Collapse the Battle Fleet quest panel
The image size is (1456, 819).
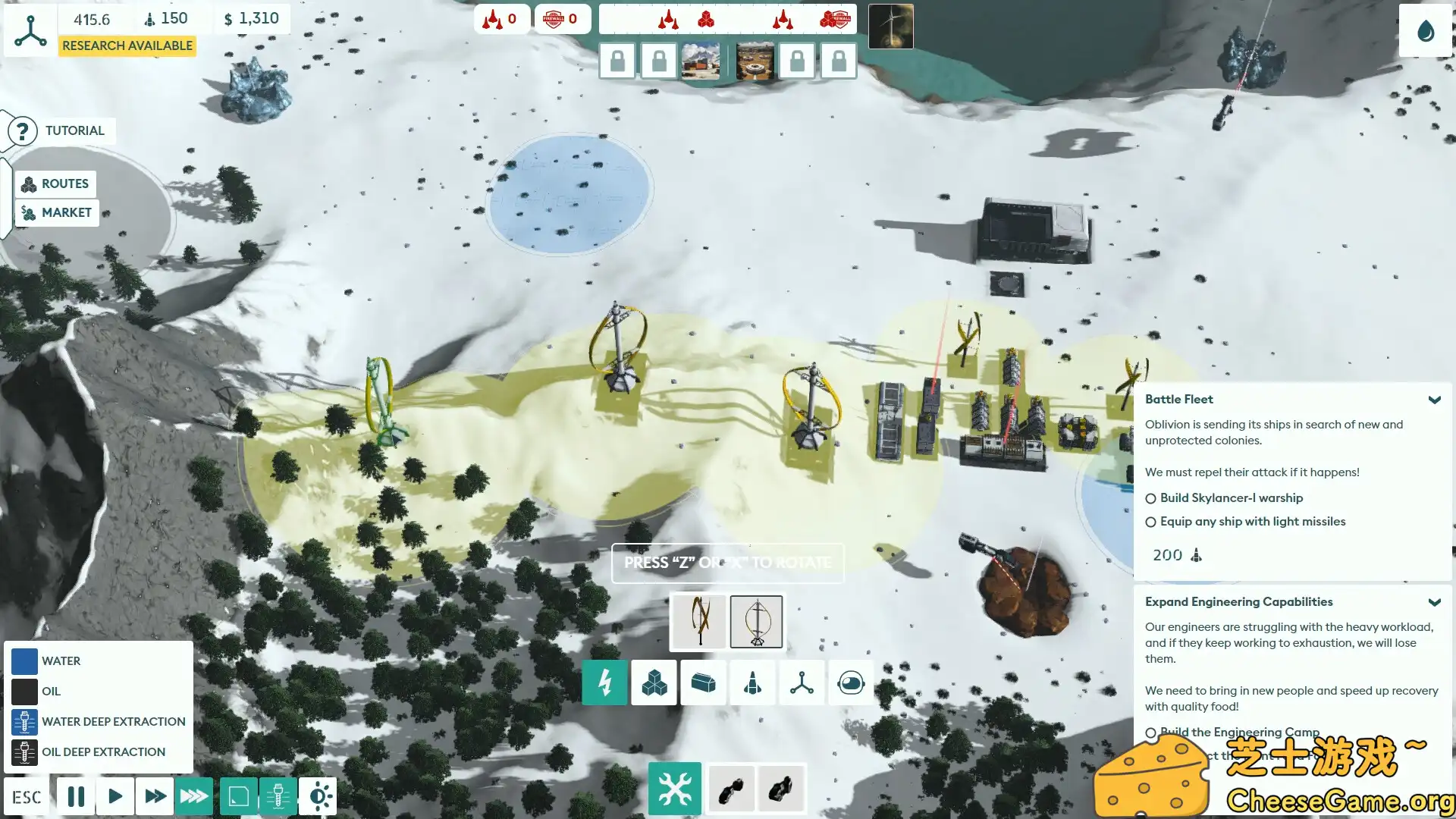[x=1435, y=400]
